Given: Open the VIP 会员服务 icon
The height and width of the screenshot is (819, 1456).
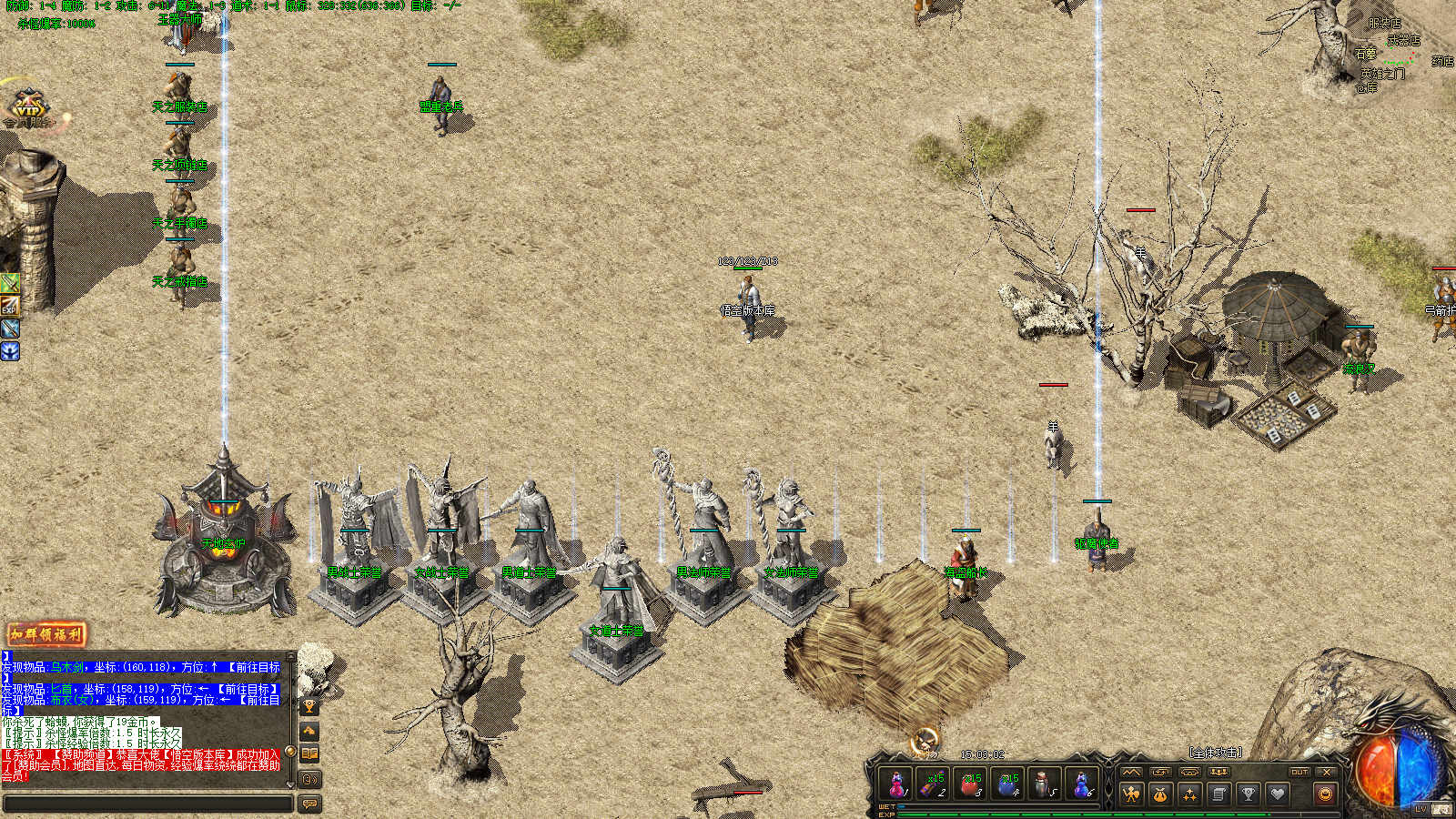Looking at the screenshot, I should point(27,107).
